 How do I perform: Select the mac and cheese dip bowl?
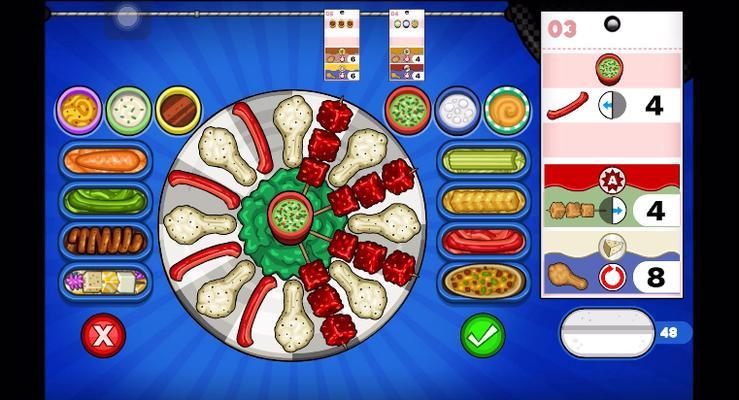click(x=78, y=110)
